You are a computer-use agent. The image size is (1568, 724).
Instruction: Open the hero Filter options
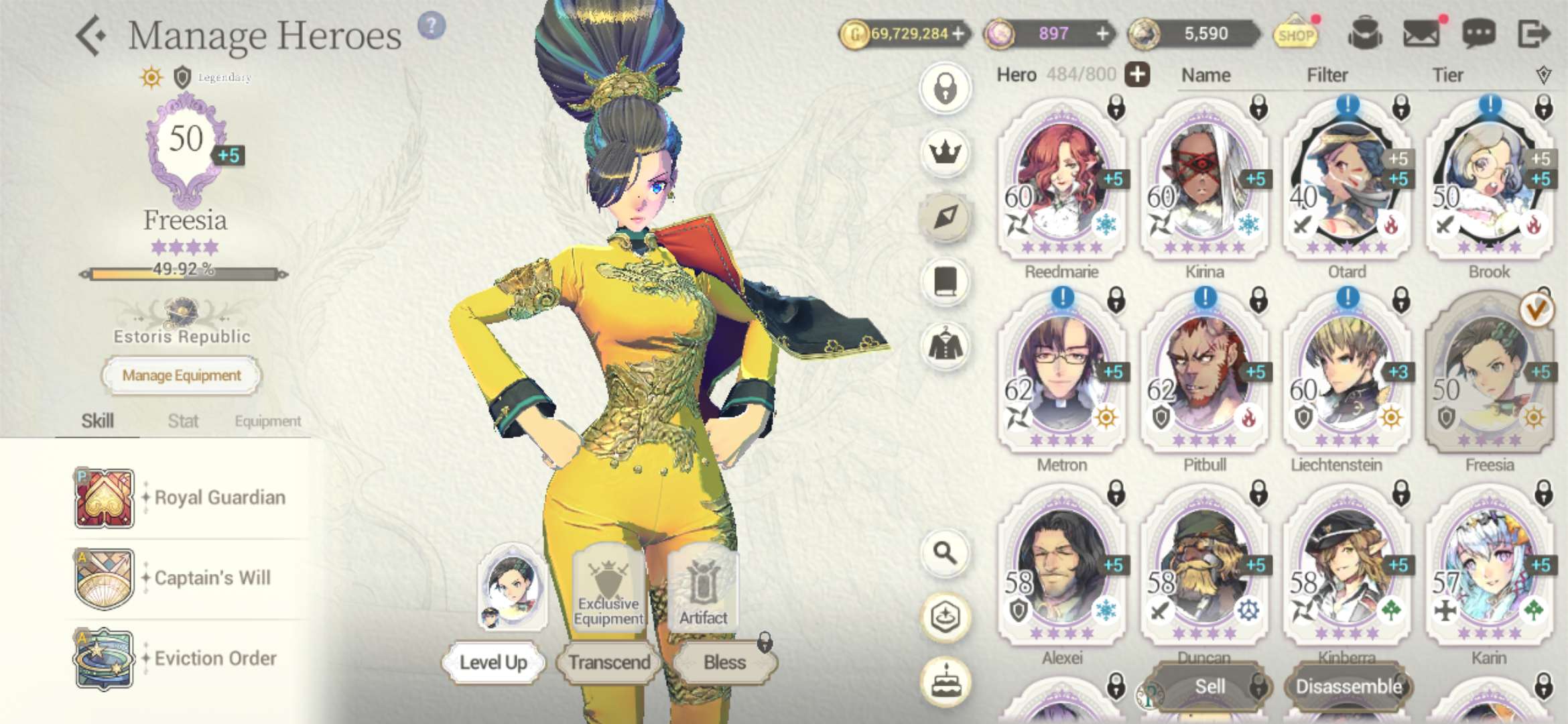point(1327,75)
